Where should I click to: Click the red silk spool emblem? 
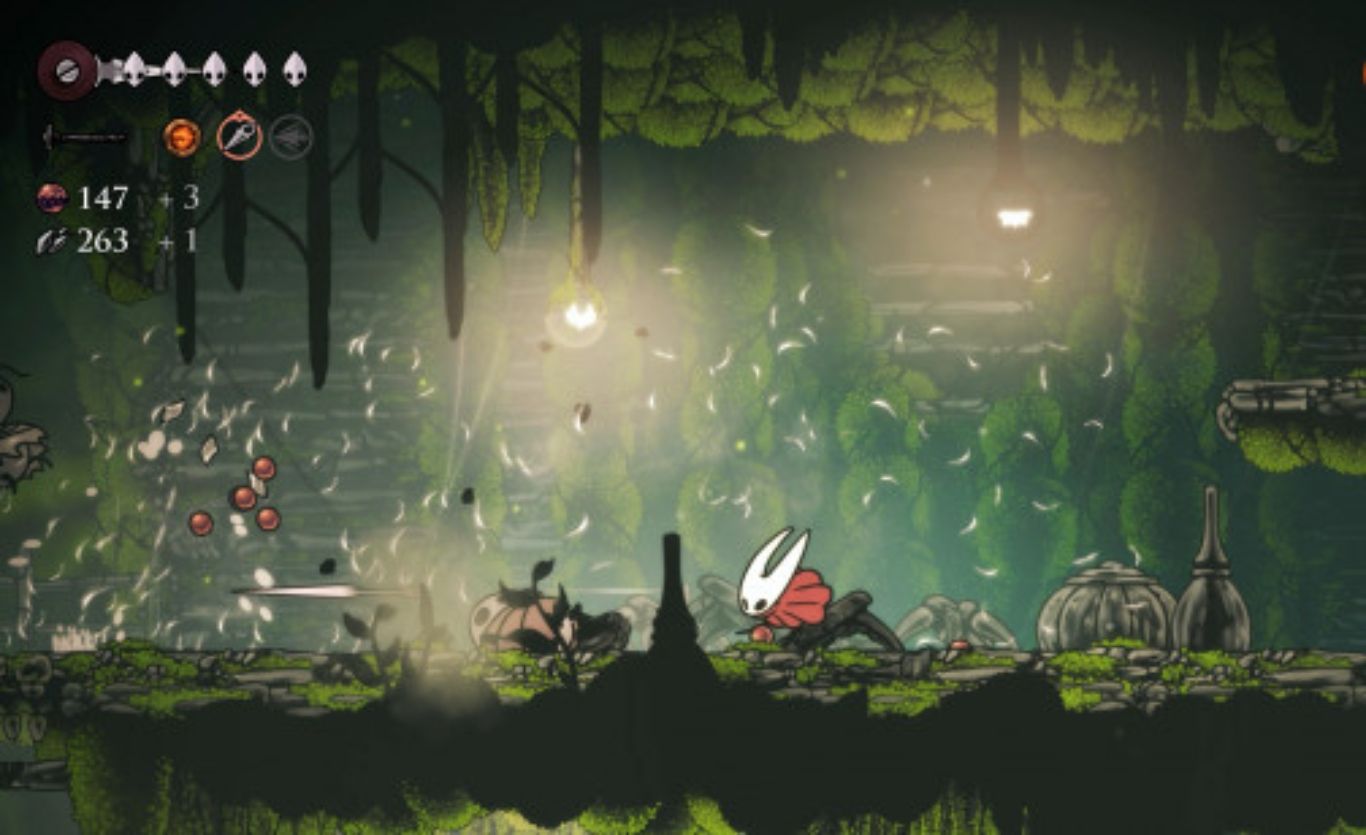pyautogui.click(x=67, y=70)
